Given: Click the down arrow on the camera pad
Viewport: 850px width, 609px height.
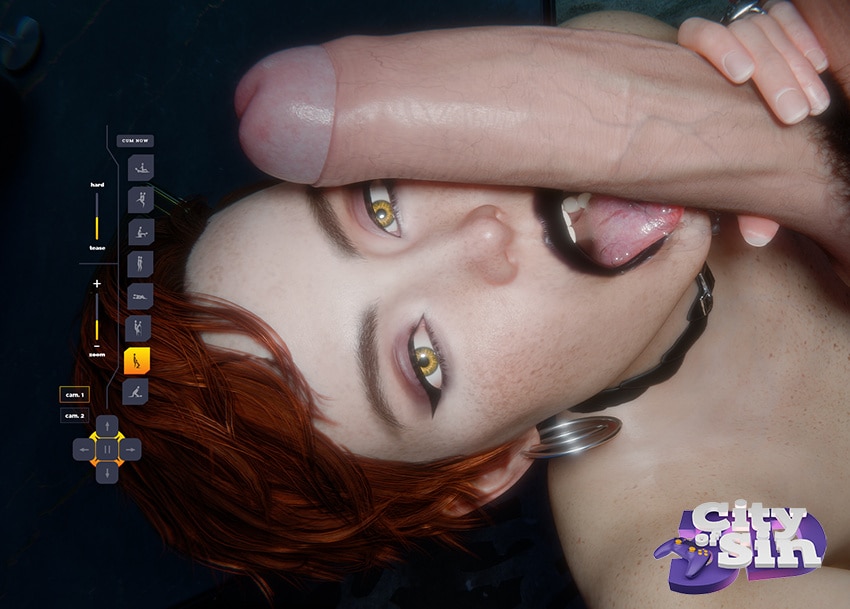Looking at the screenshot, I should tap(107, 473).
